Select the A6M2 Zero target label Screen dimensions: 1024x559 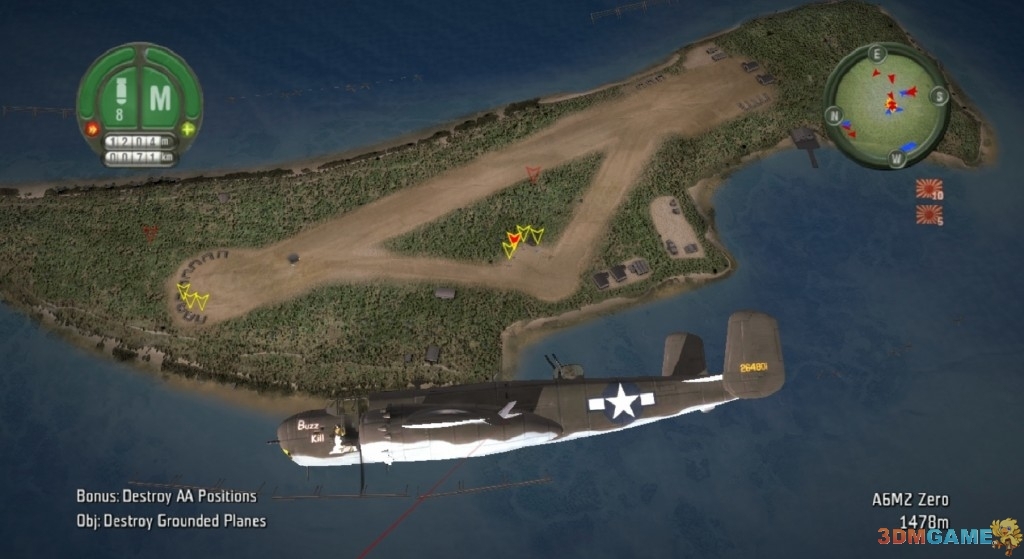pyautogui.click(x=909, y=500)
